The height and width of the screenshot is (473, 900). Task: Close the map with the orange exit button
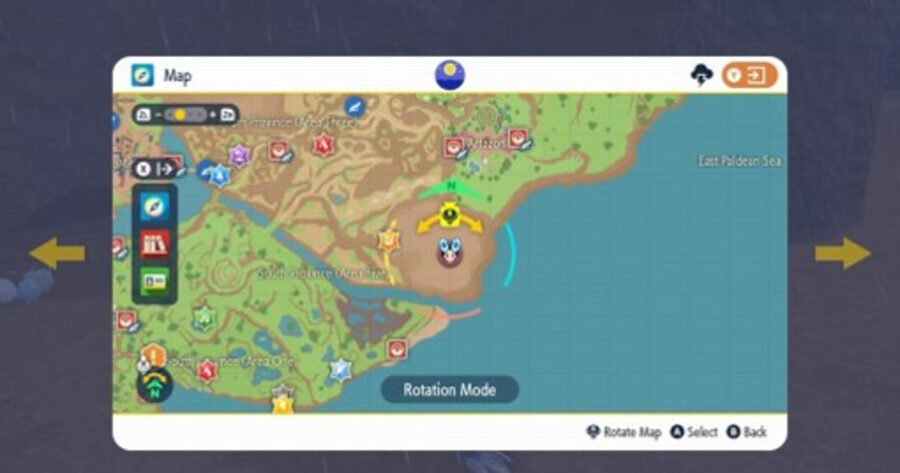[749, 75]
